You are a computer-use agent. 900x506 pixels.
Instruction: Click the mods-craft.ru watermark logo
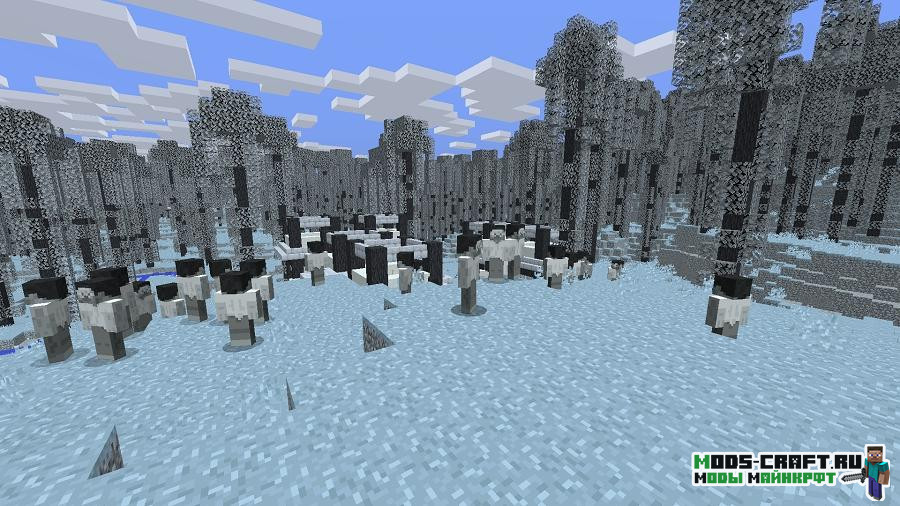pyautogui.click(x=790, y=470)
